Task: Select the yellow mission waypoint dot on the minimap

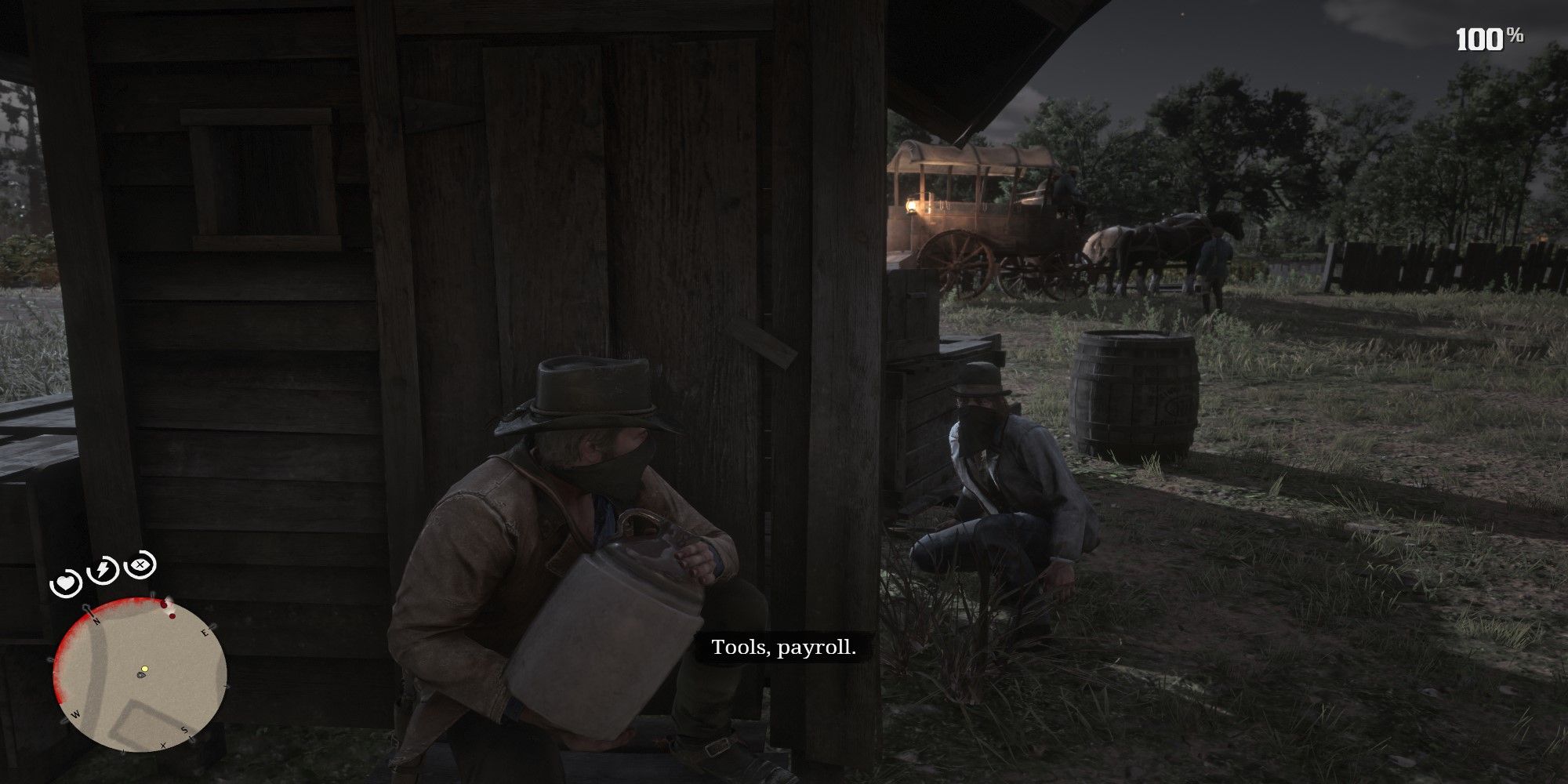Action: click(144, 668)
